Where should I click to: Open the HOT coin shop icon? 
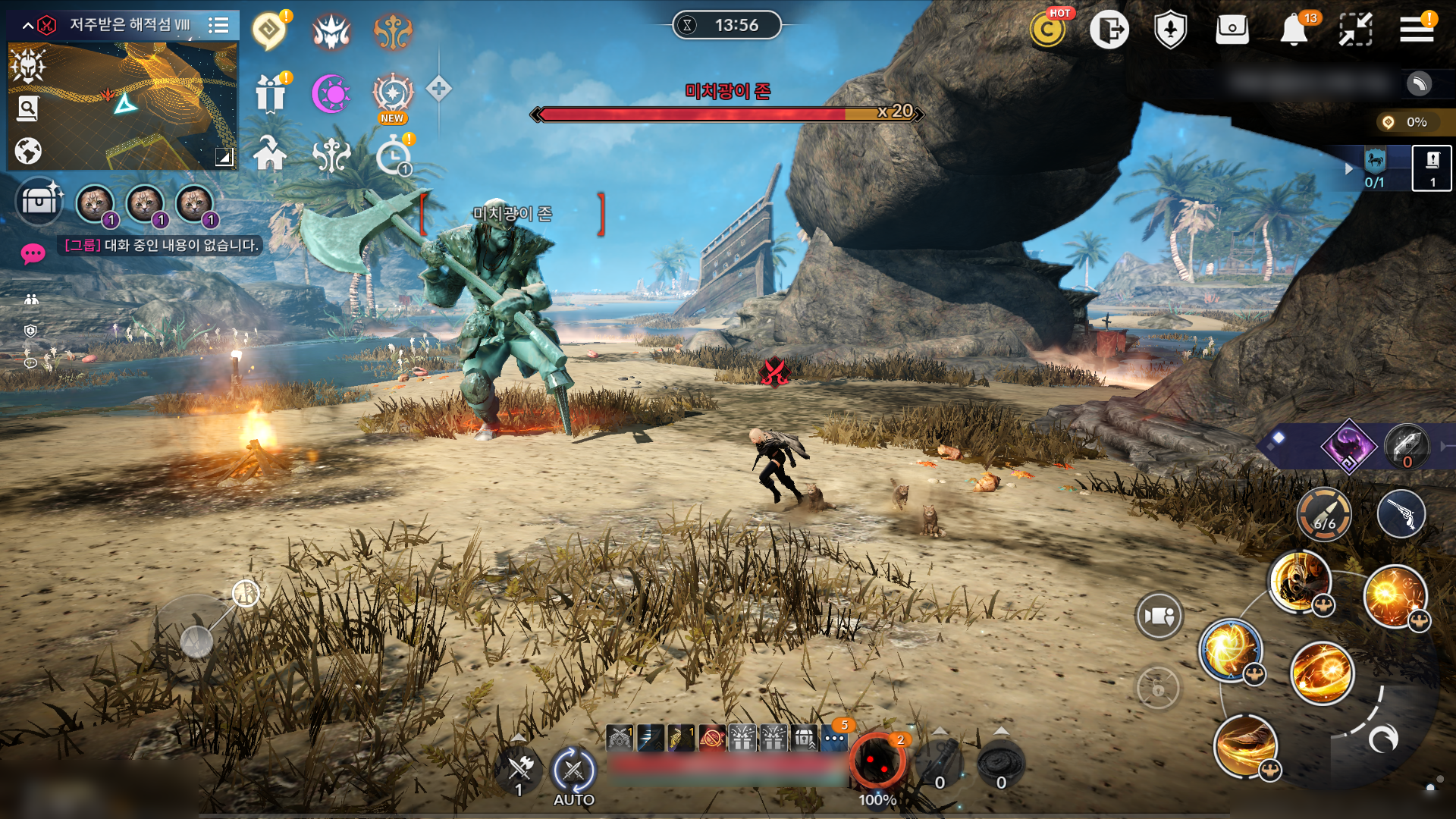pos(1048,30)
